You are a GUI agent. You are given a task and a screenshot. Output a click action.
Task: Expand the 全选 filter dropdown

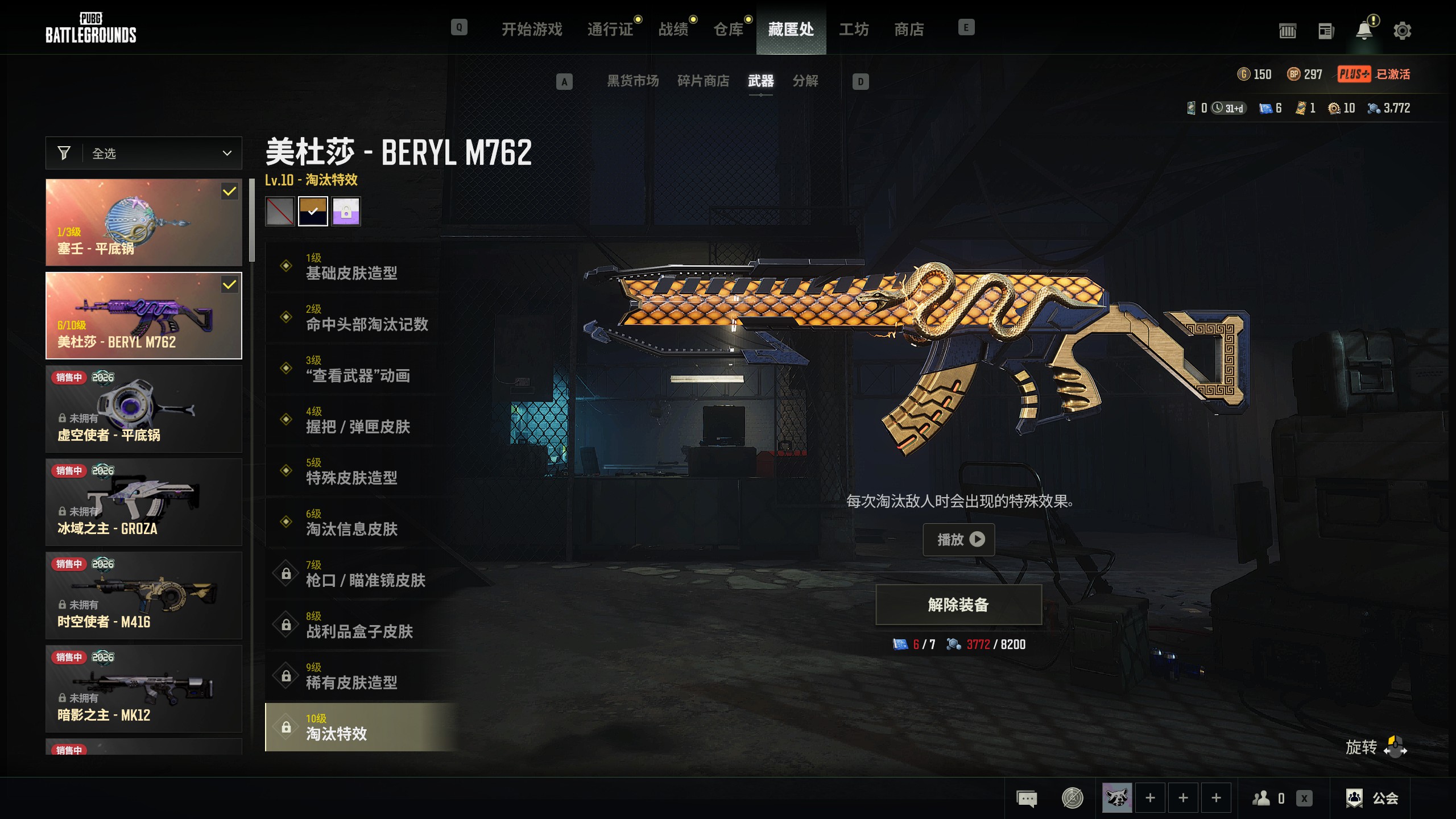click(x=144, y=153)
